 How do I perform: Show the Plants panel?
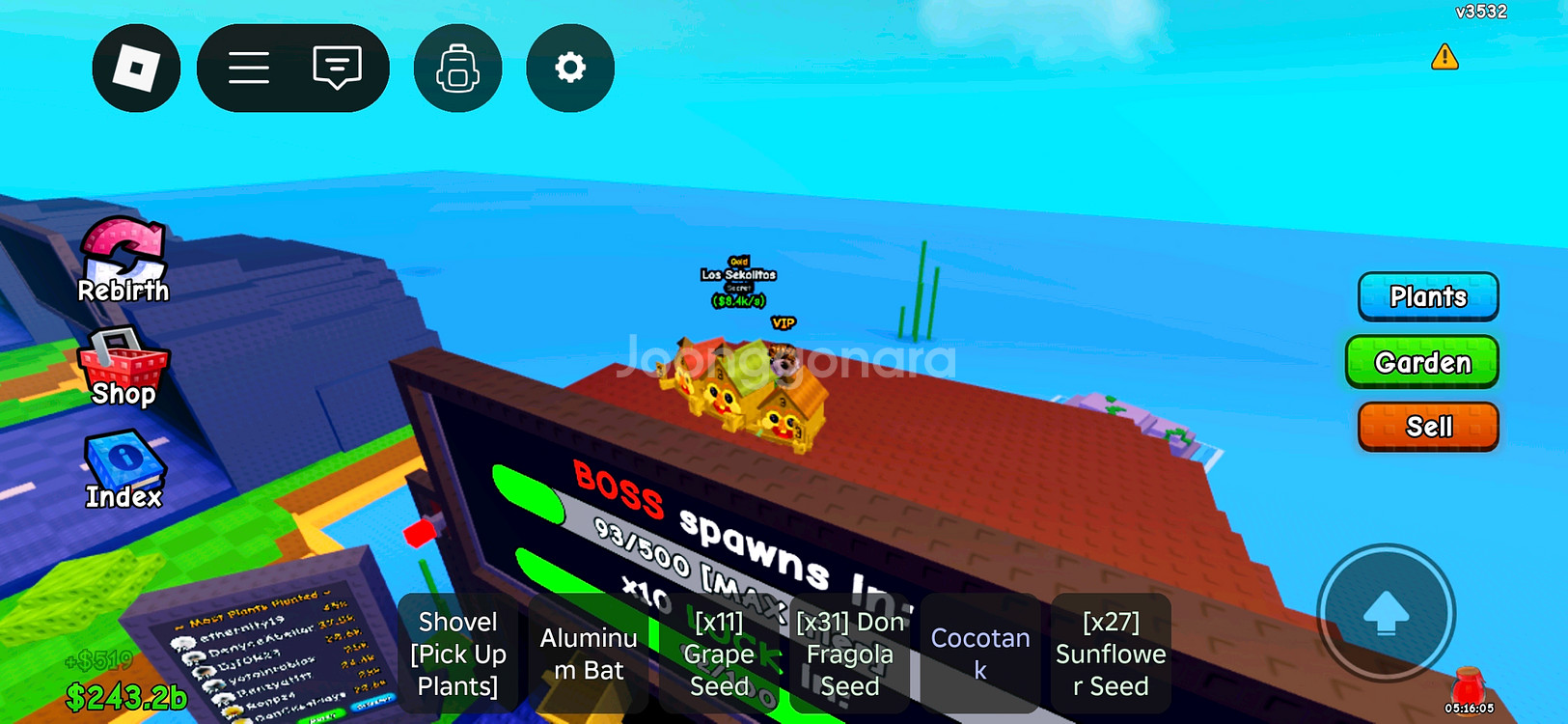tap(1427, 296)
